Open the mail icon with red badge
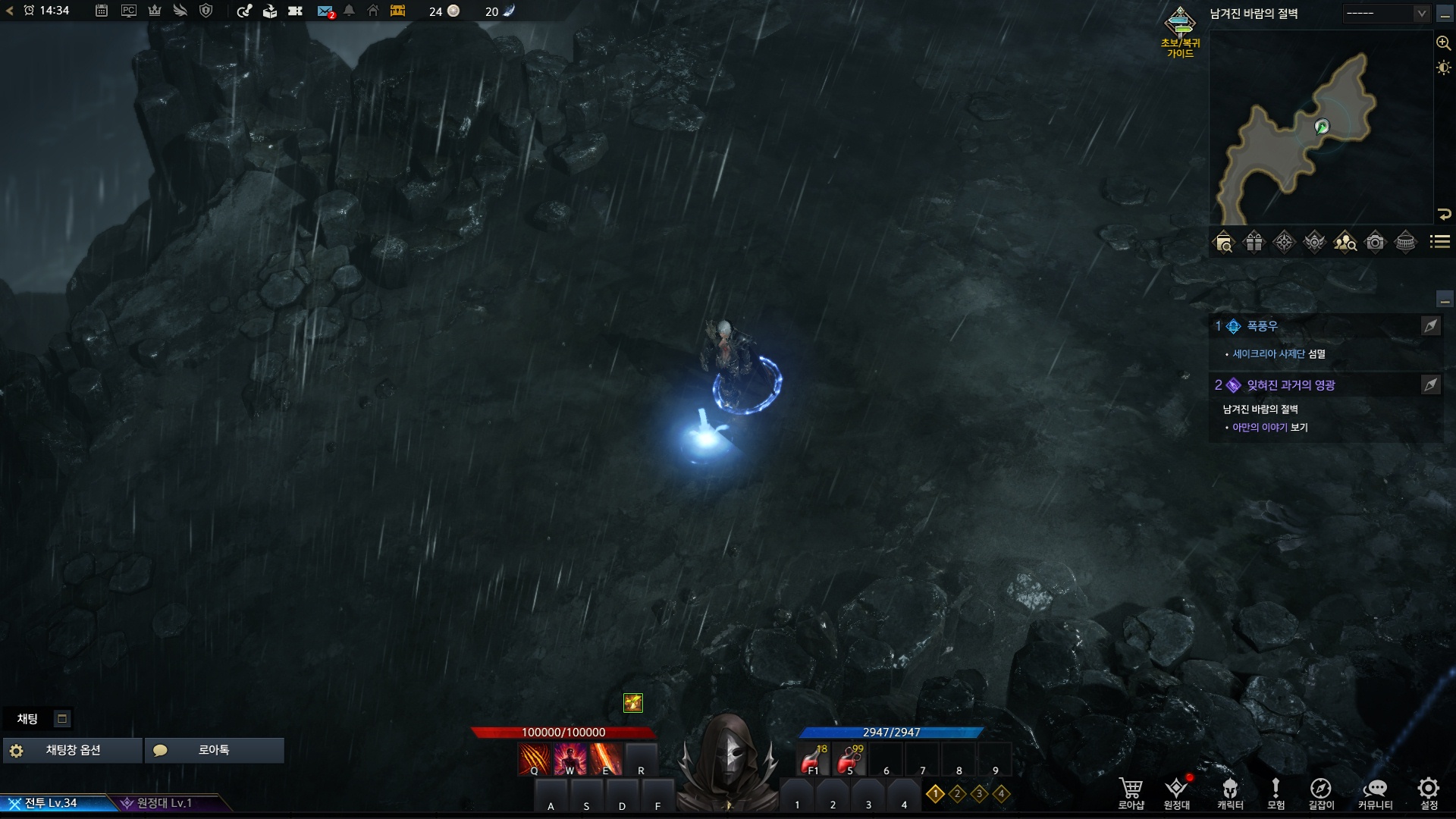 click(x=325, y=11)
